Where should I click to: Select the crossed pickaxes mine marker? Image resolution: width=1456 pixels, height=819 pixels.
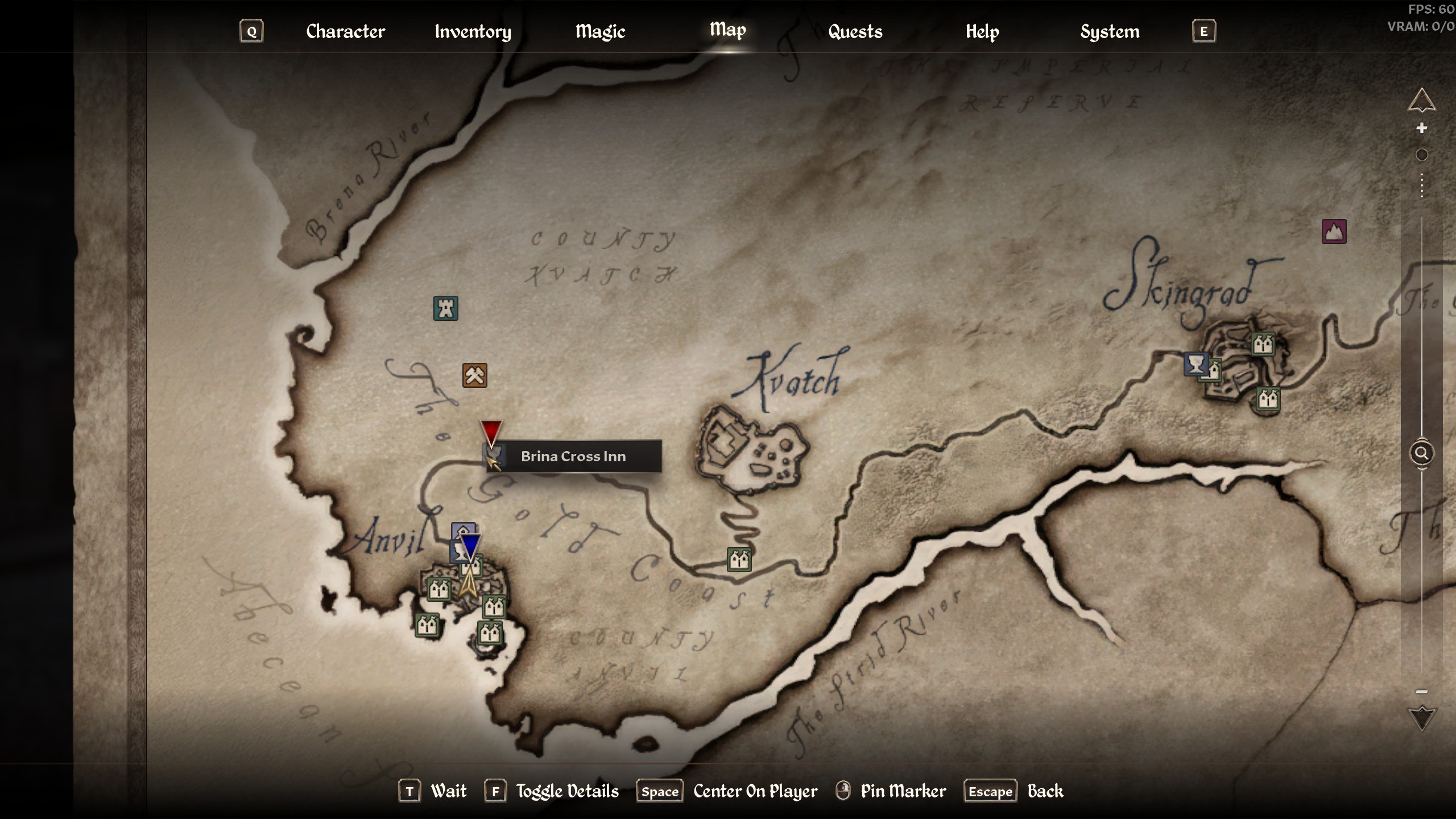[474, 375]
